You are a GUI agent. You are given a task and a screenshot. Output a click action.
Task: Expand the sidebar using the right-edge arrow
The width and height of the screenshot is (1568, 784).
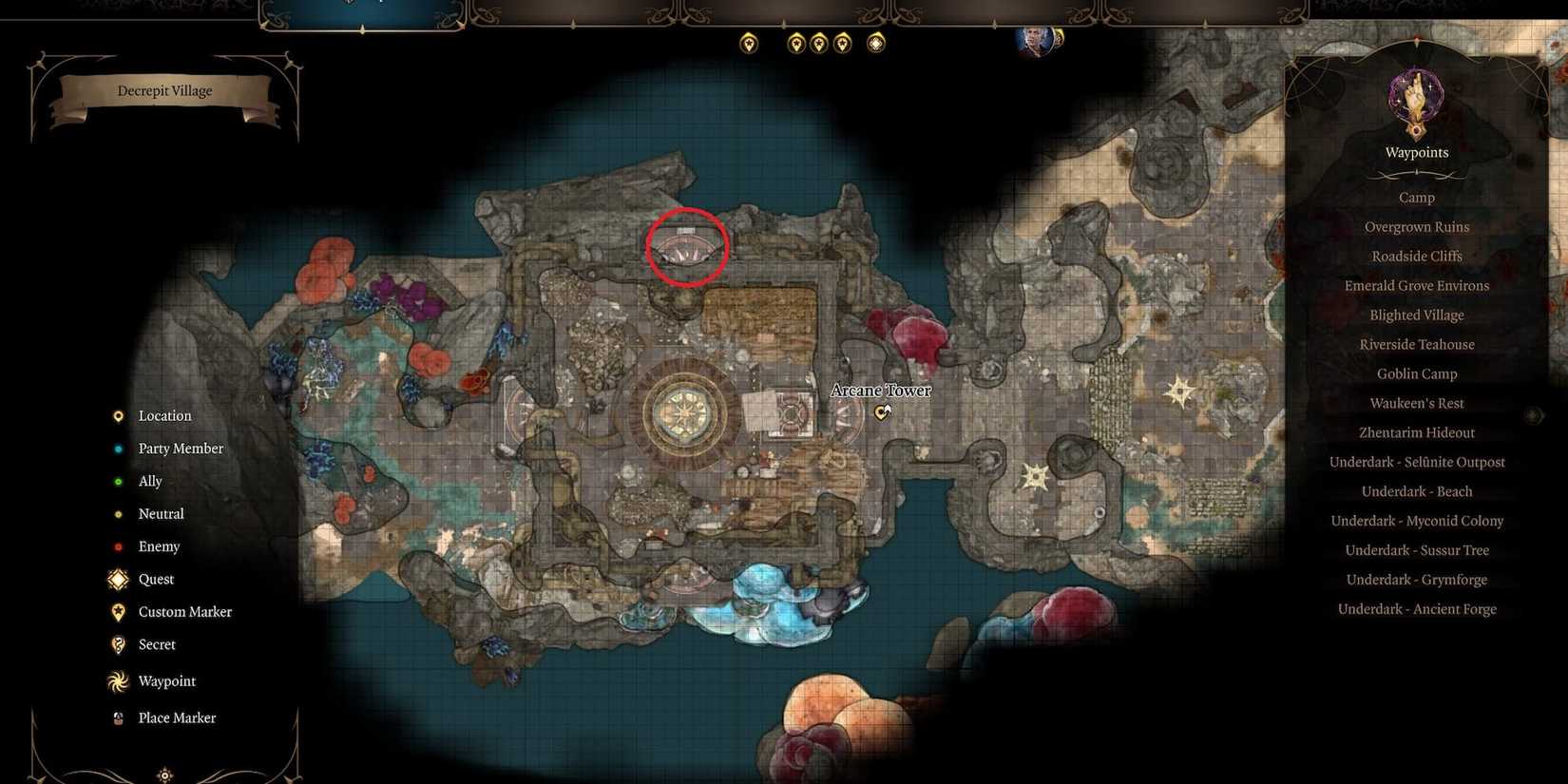pos(1532,414)
